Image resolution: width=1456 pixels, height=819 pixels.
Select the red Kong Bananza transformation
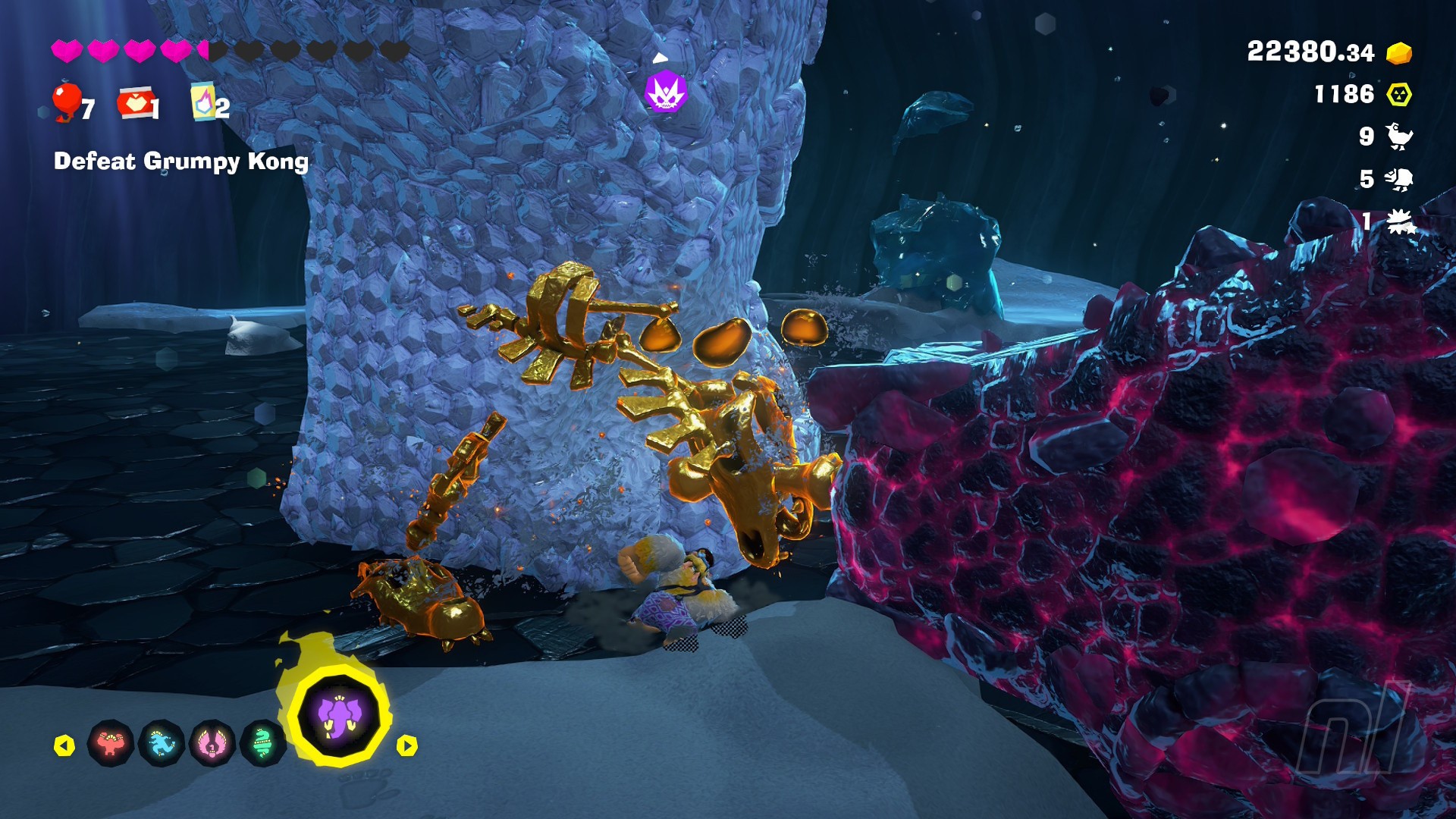click(x=111, y=743)
